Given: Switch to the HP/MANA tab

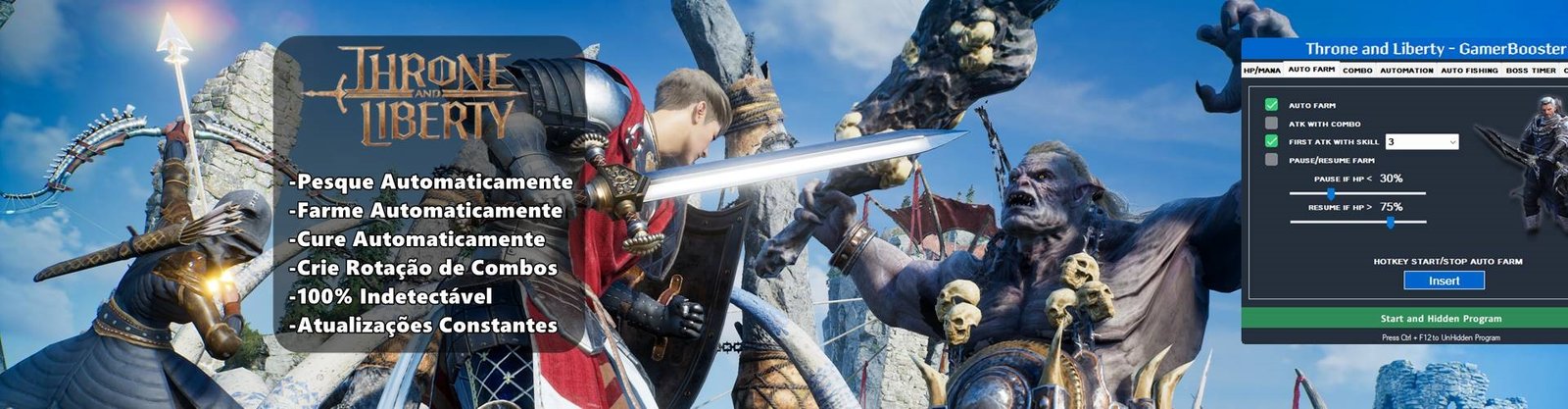Looking at the screenshot, I should [x=1262, y=71].
